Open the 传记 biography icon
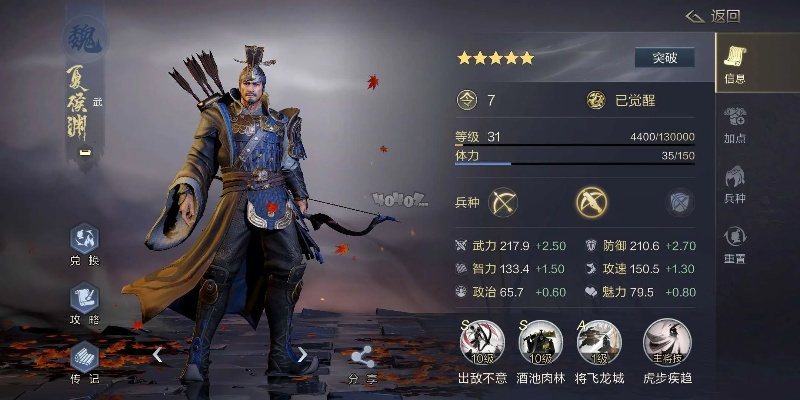800x400 pixels. [x=84, y=360]
